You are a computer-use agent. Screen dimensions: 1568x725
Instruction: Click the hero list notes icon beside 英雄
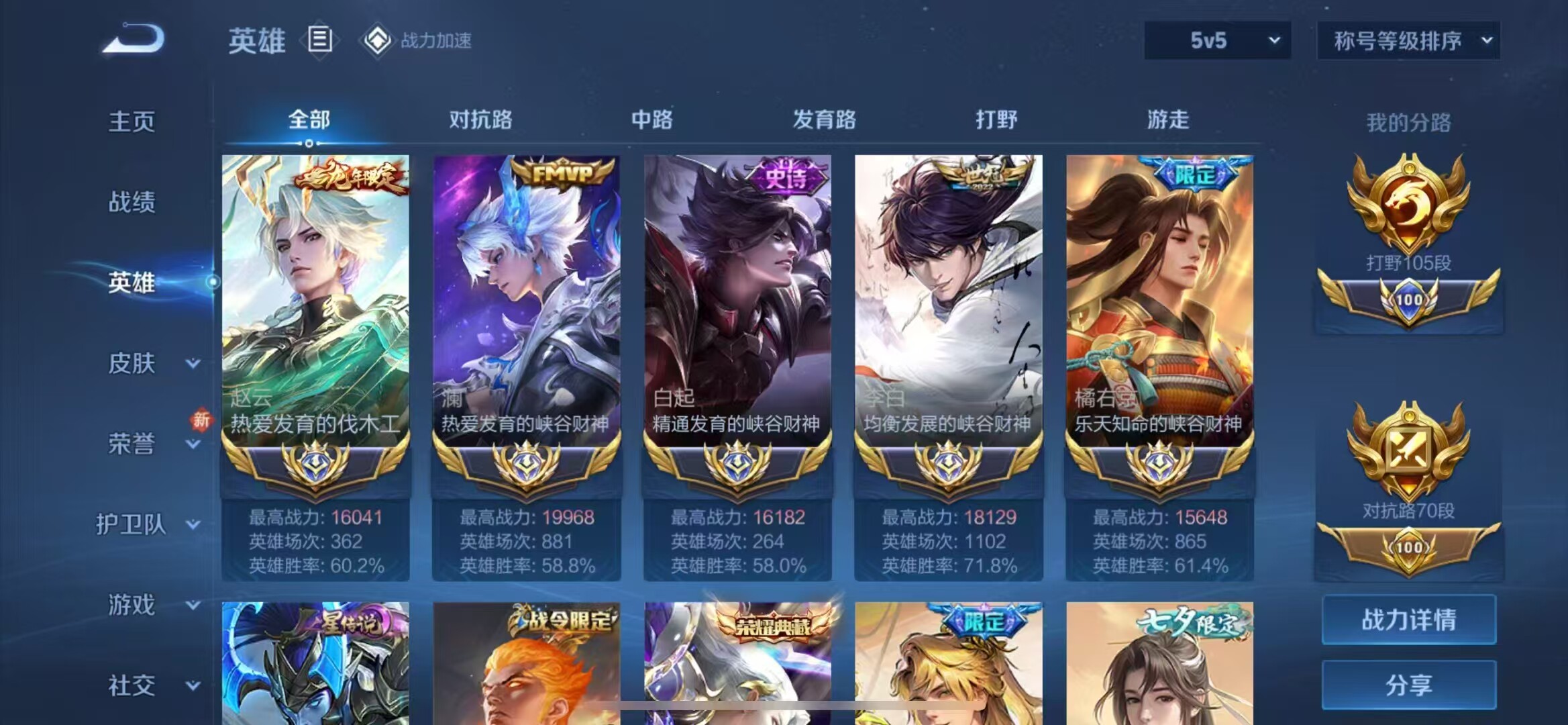321,39
